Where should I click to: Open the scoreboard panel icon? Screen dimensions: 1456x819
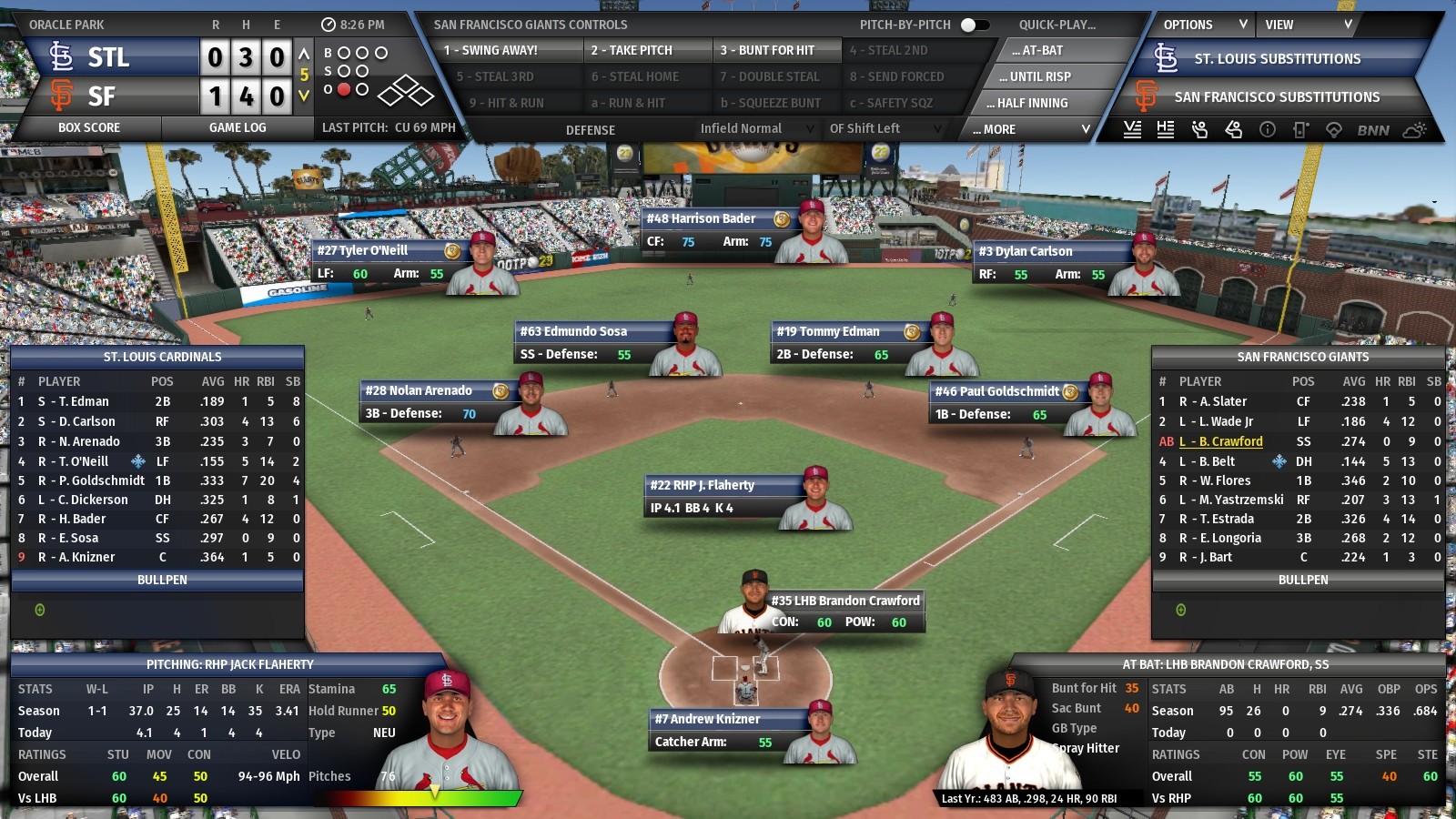pyautogui.click(x=1299, y=130)
